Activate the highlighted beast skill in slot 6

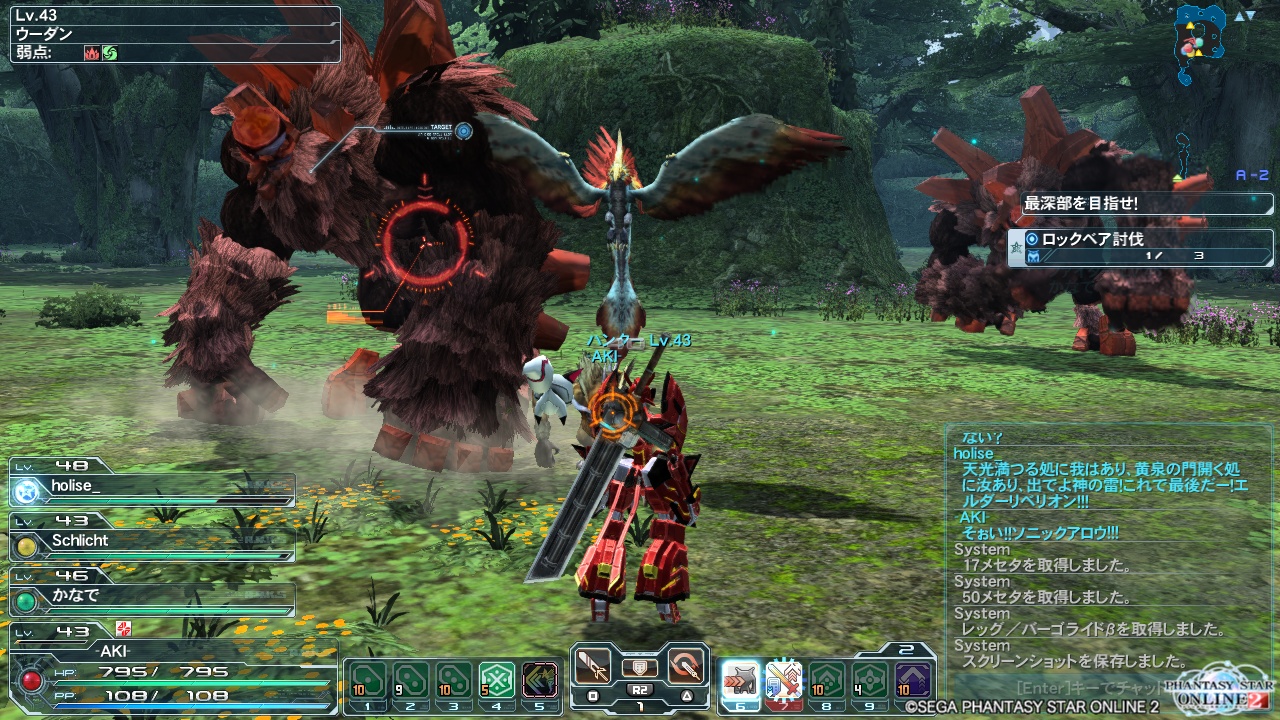pyautogui.click(x=740, y=681)
